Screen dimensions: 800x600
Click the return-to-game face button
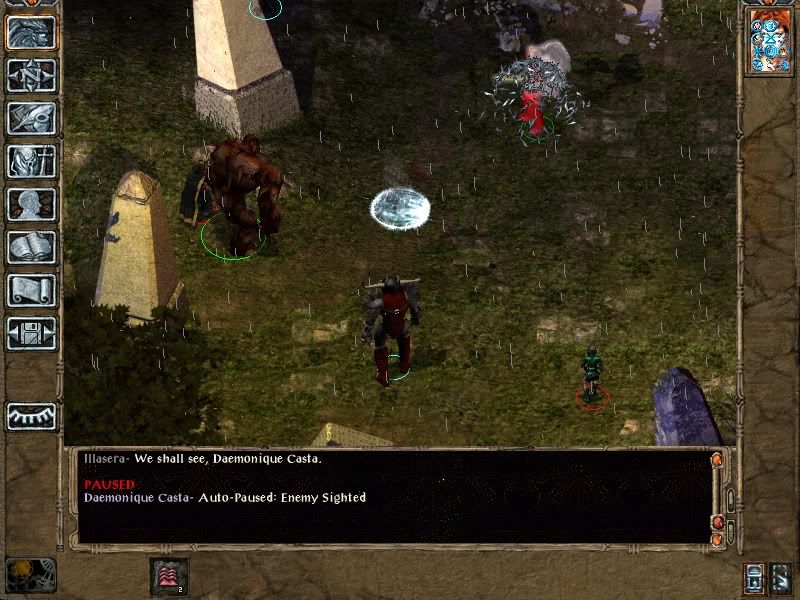point(31,32)
